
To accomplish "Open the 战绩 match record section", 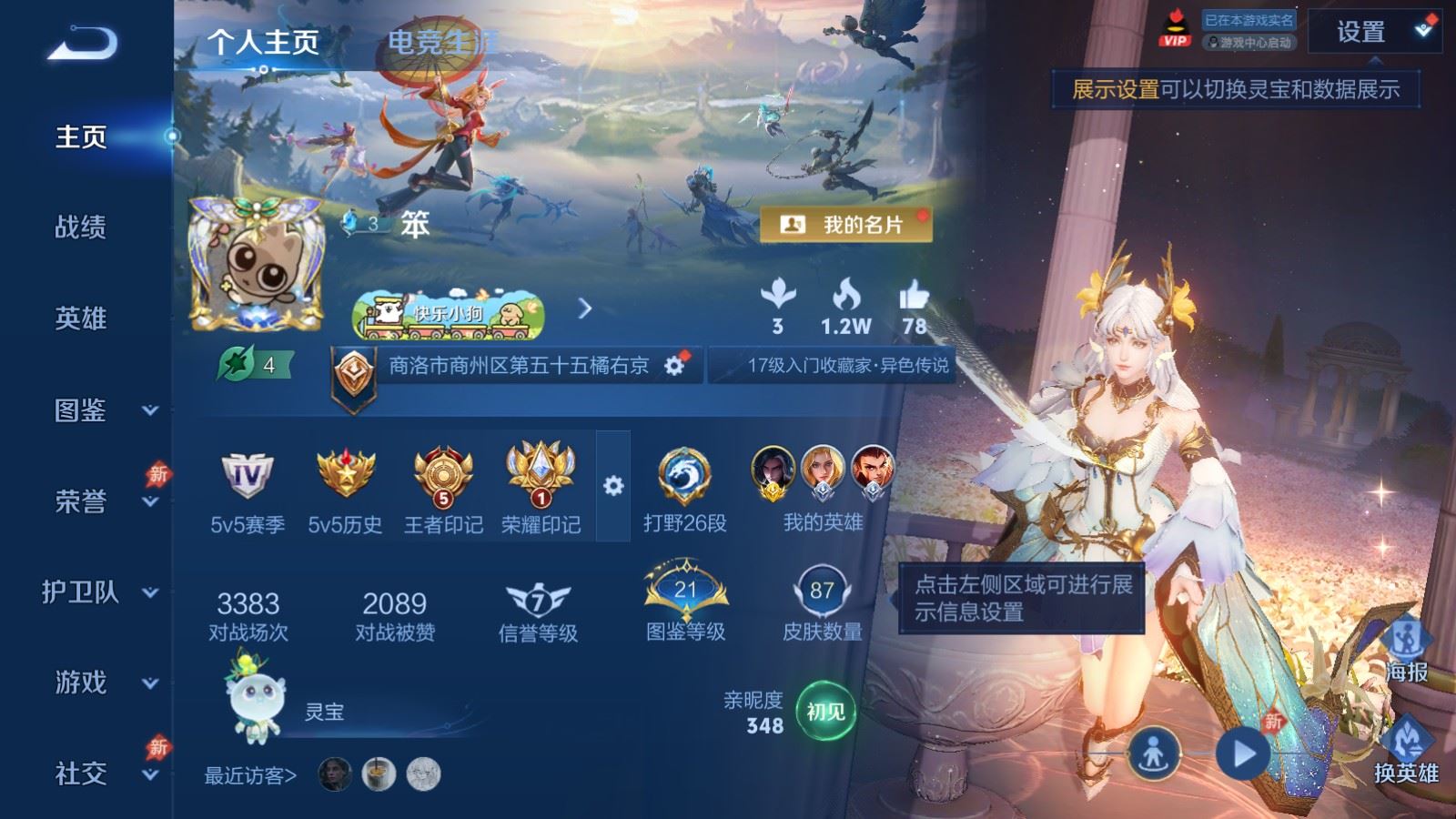I will [81, 227].
